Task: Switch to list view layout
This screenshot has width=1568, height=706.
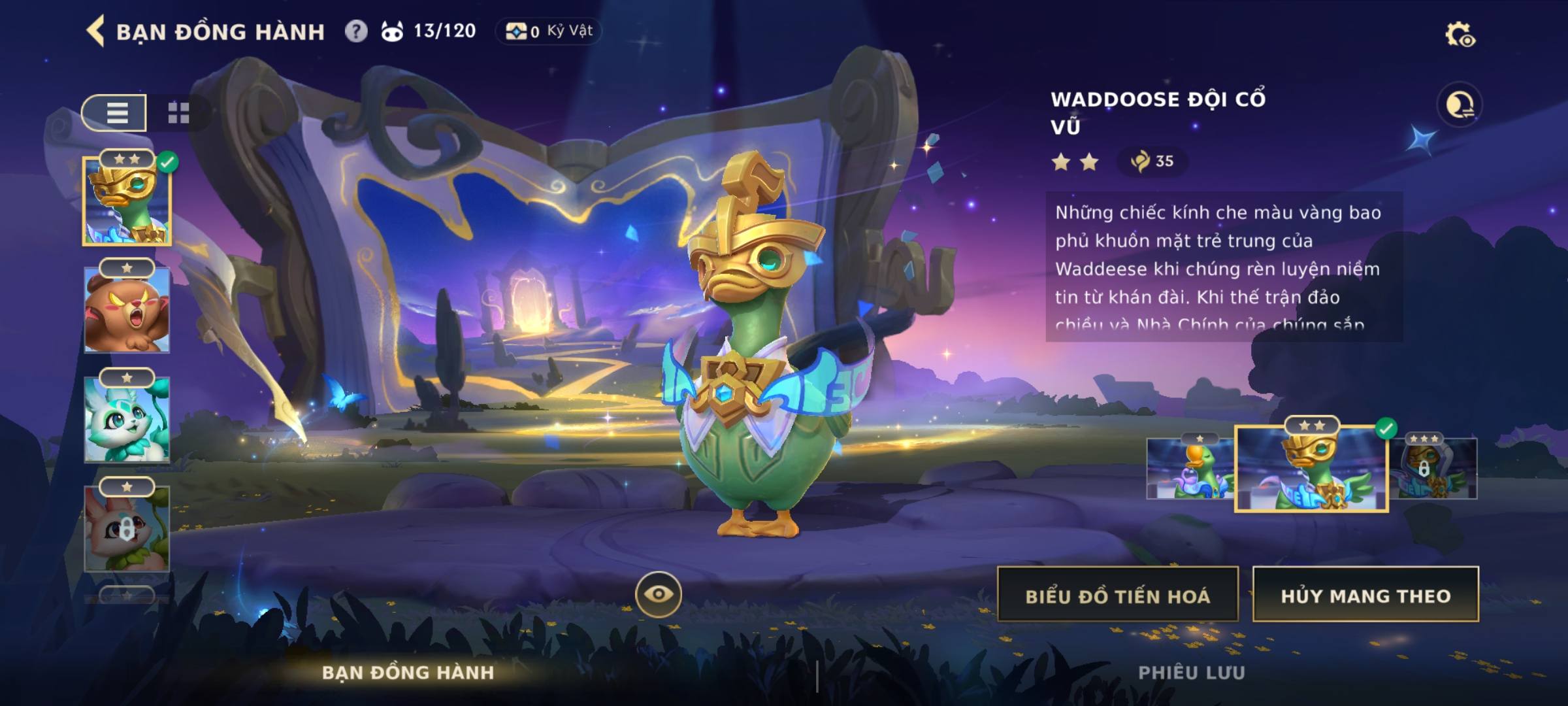Action: coord(116,113)
